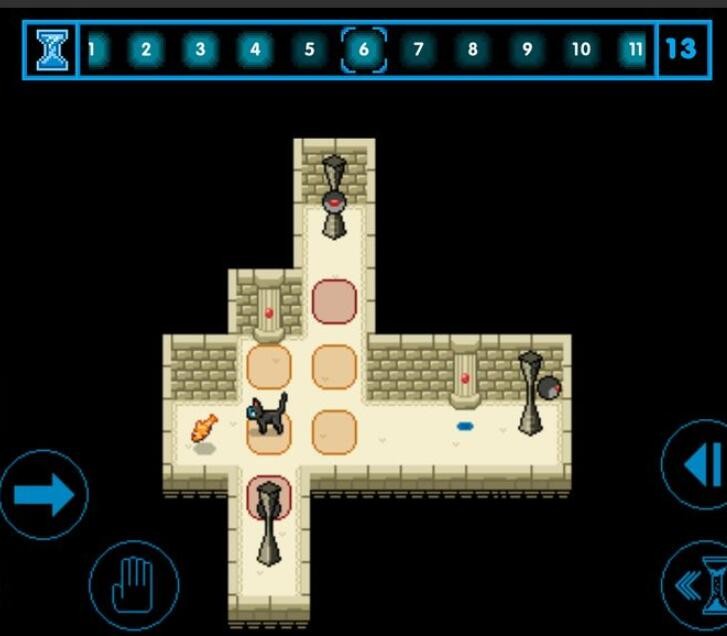Go to turn 3 on the timeline

click(200, 49)
